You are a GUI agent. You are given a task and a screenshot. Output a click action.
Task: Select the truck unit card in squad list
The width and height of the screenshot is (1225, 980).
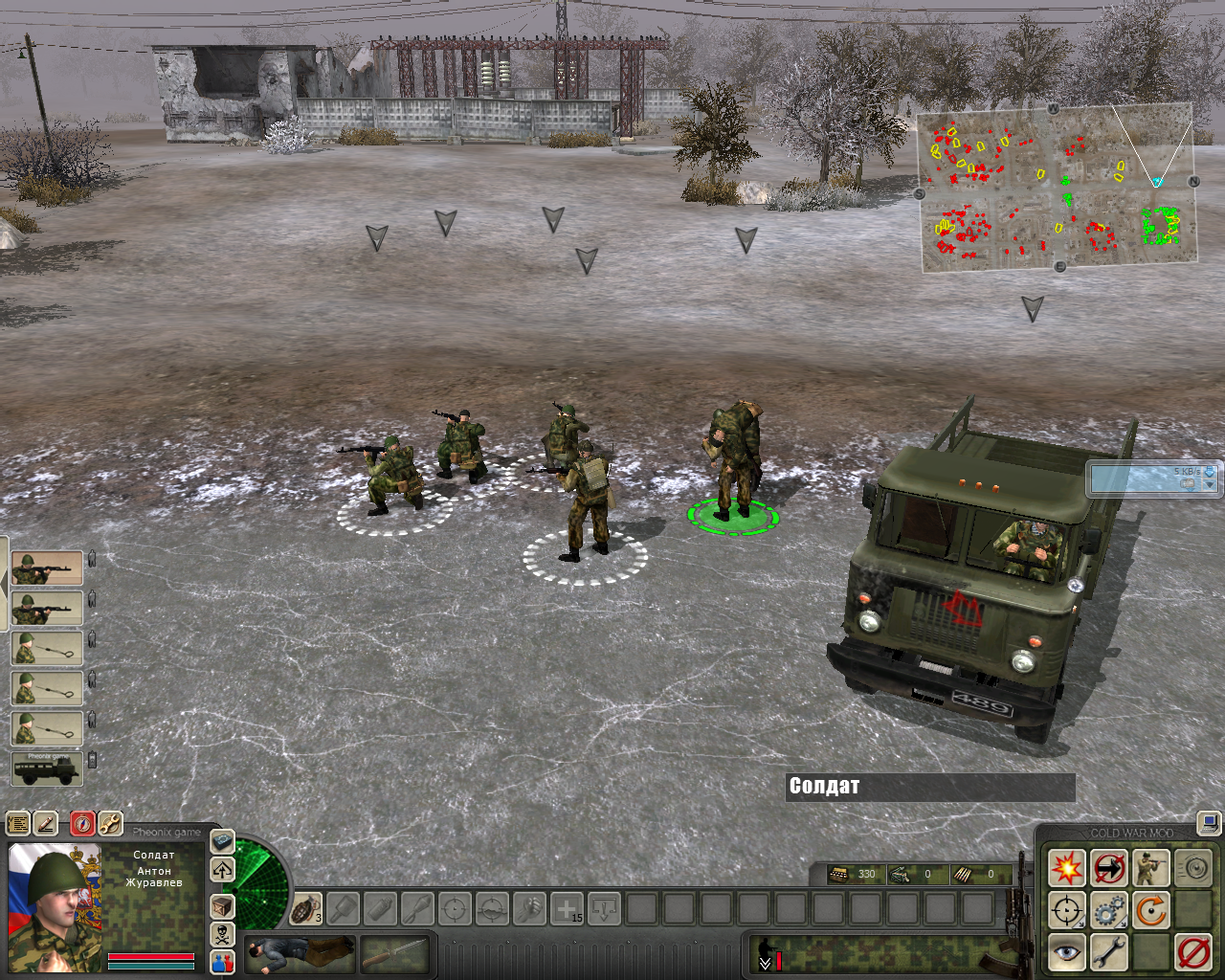click(47, 768)
